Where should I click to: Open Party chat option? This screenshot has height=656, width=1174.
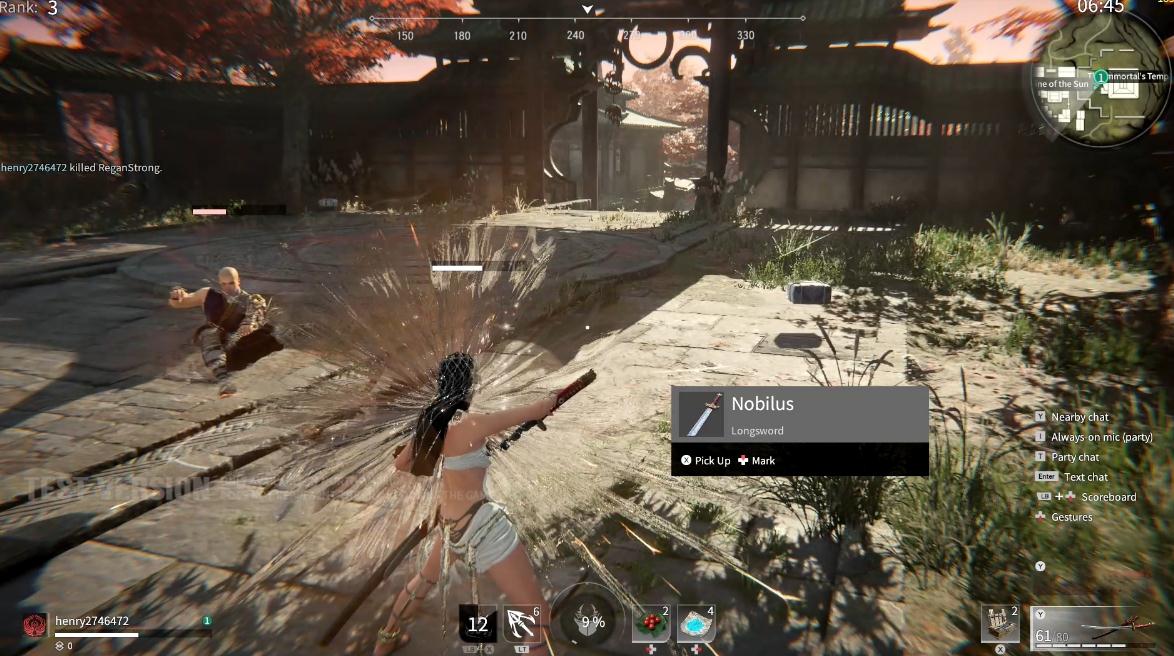(1075, 457)
